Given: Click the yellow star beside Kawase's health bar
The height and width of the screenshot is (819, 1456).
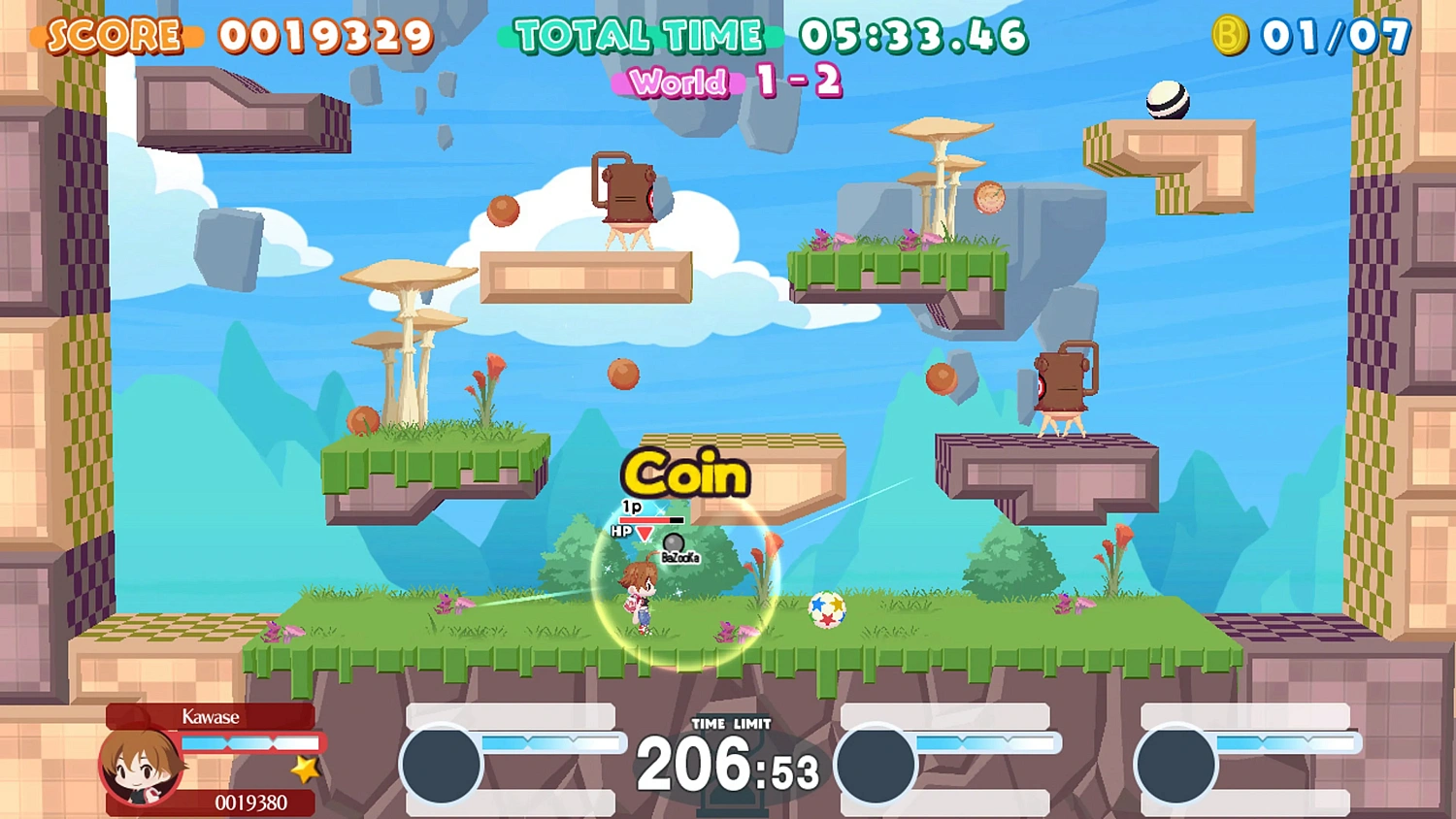Looking at the screenshot, I should coord(304,769).
